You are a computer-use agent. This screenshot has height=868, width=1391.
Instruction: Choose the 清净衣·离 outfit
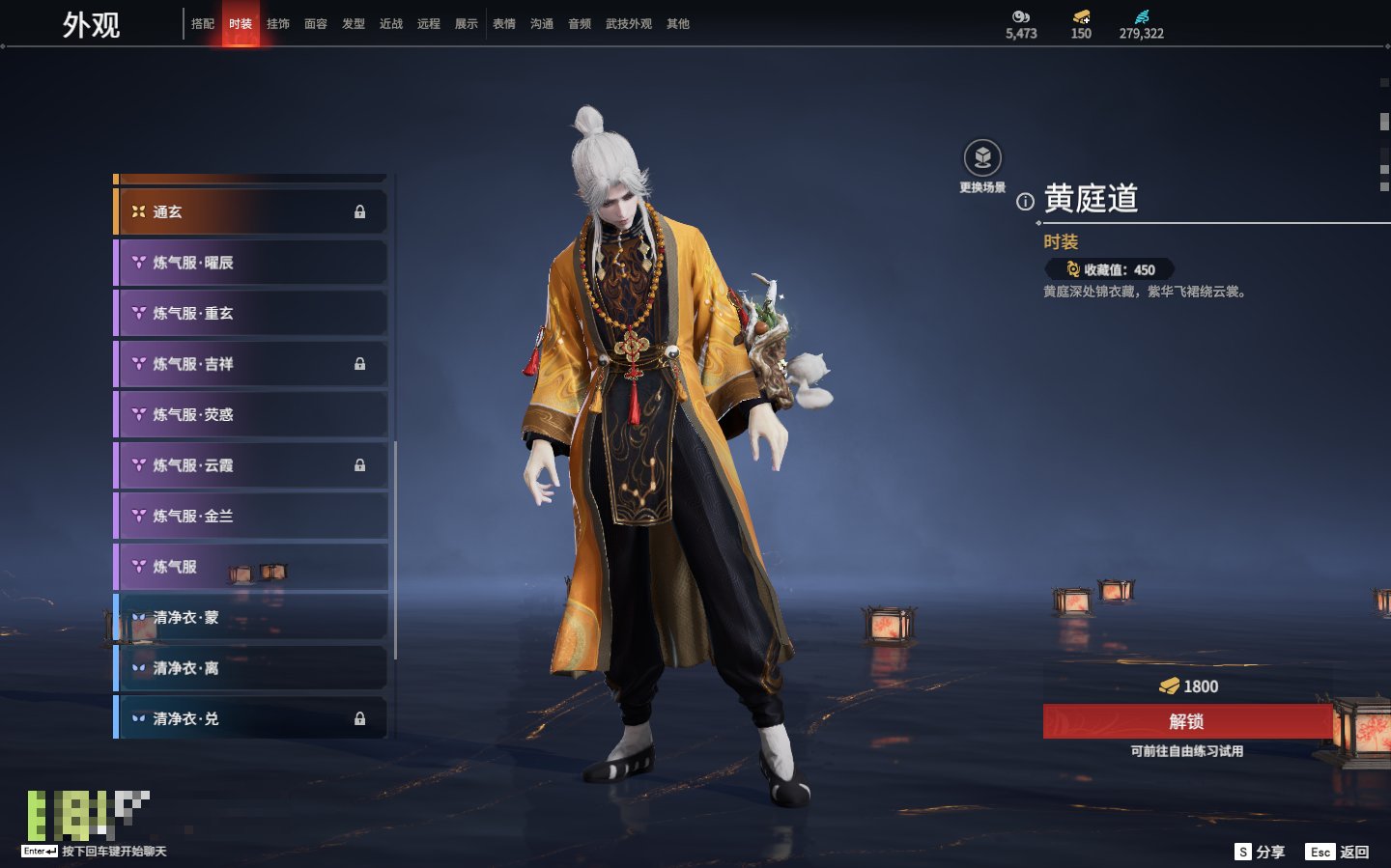251,668
